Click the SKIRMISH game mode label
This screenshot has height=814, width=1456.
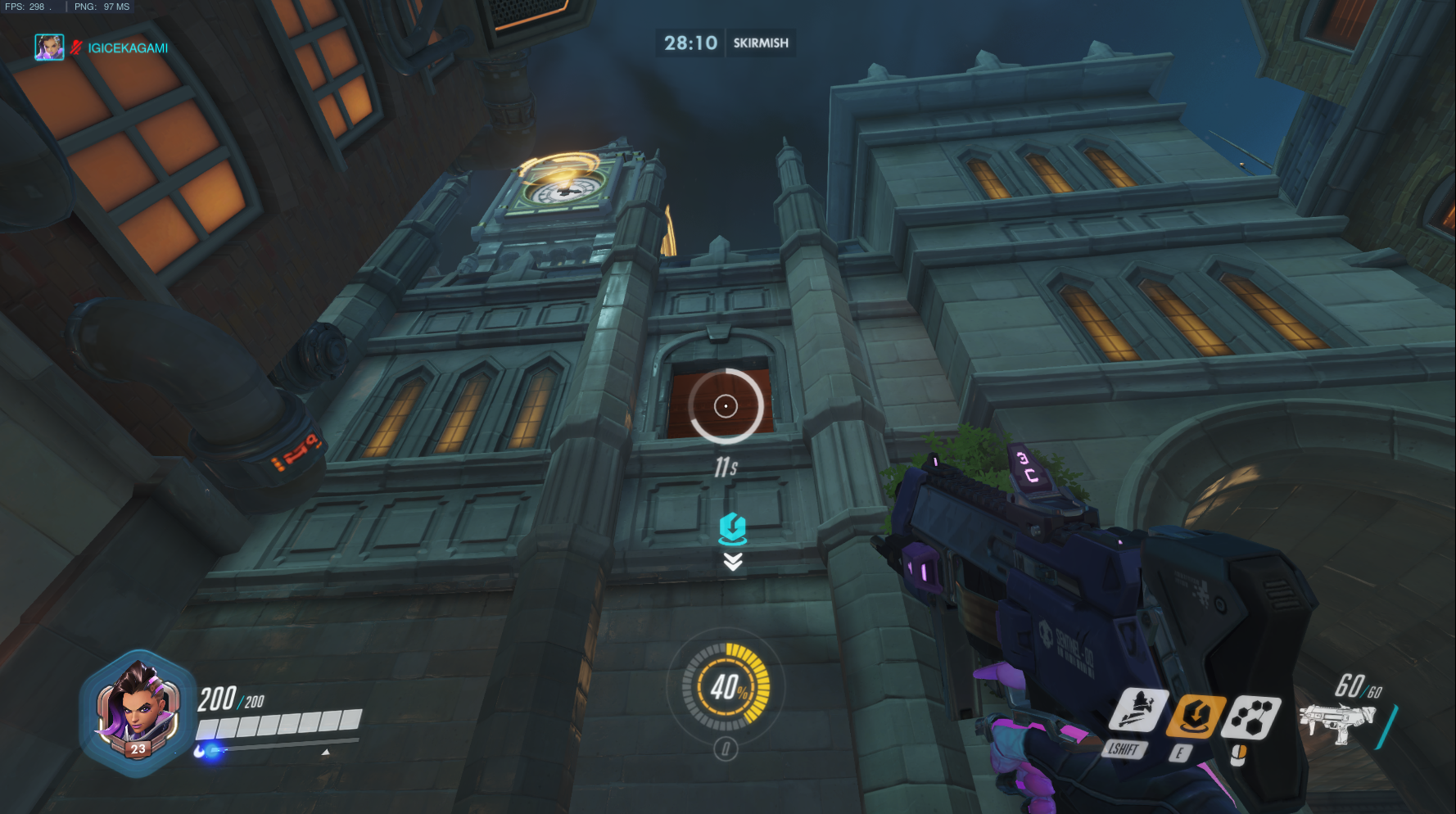click(760, 43)
